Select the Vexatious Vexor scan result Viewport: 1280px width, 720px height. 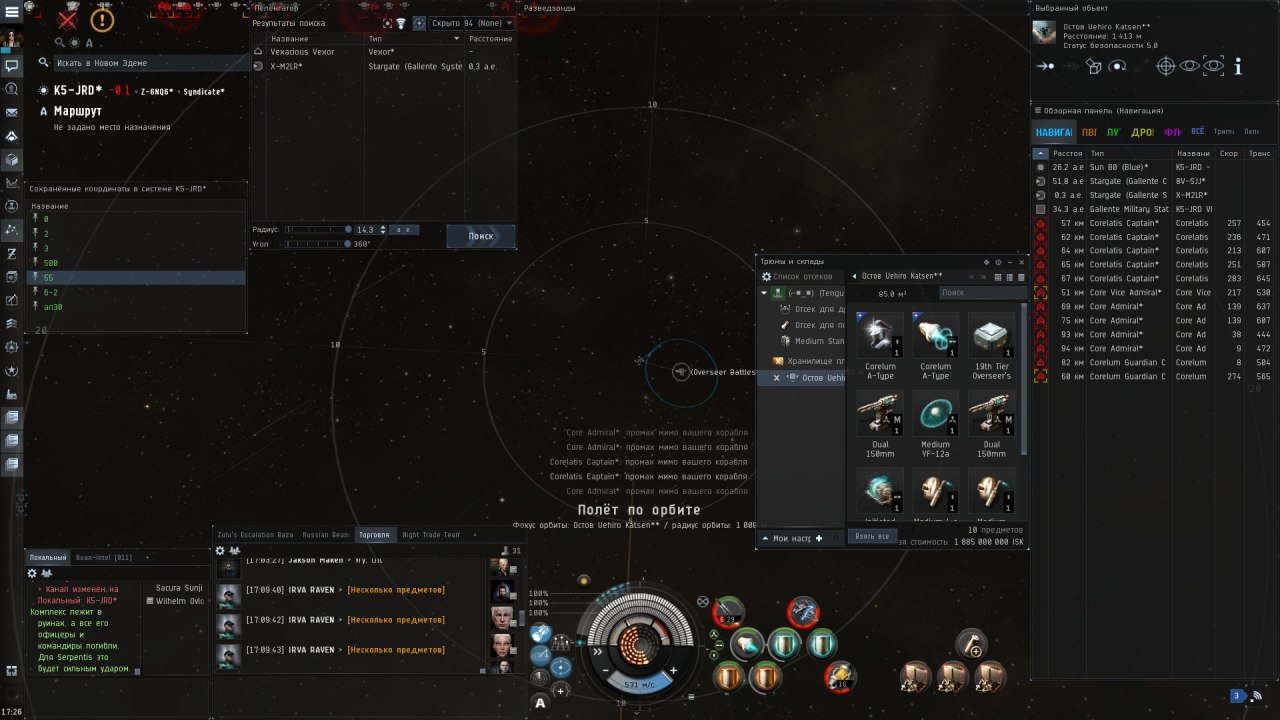[x=302, y=52]
